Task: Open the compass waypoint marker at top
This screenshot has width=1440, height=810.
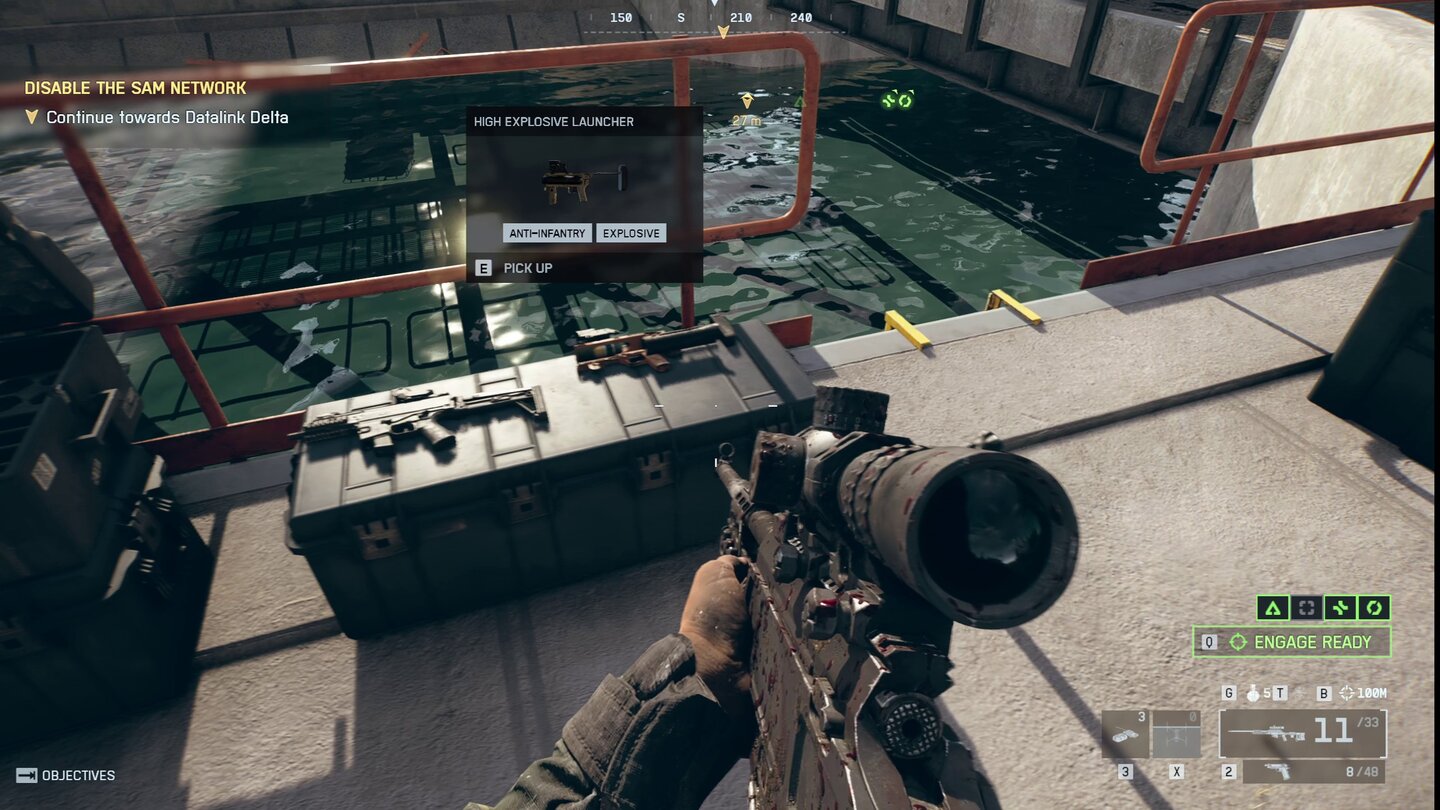Action: click(722, 31)
